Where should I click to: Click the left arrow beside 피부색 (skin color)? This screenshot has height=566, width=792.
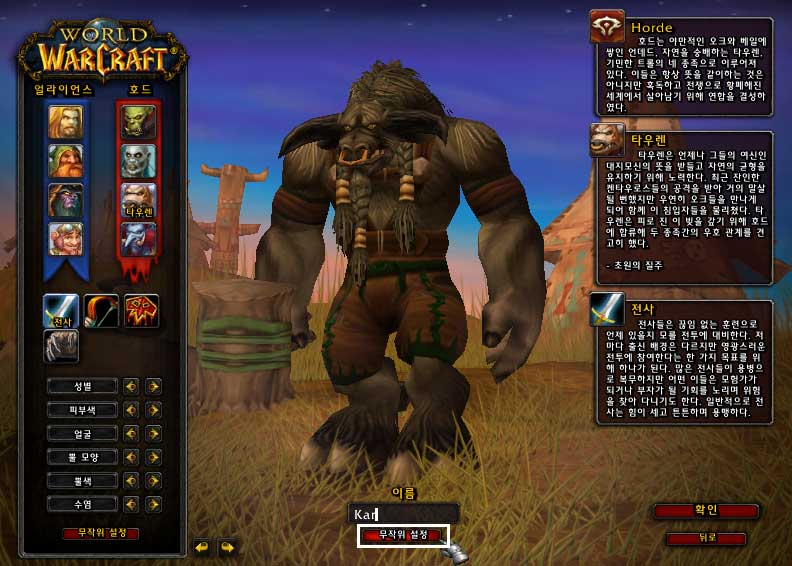click(x=131, y=409)
